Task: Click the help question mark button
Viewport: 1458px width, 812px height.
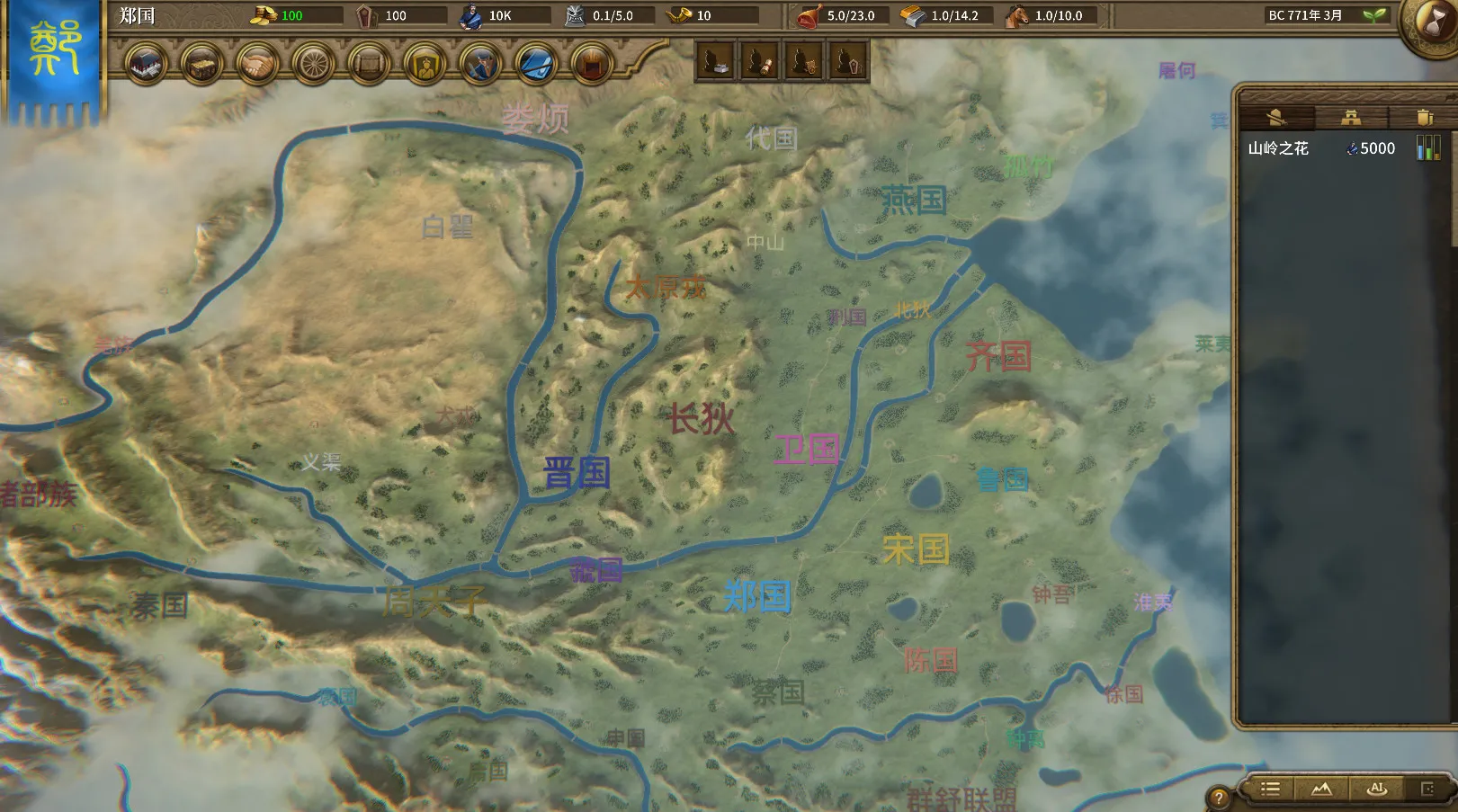Action: (x=1218, y=794)
